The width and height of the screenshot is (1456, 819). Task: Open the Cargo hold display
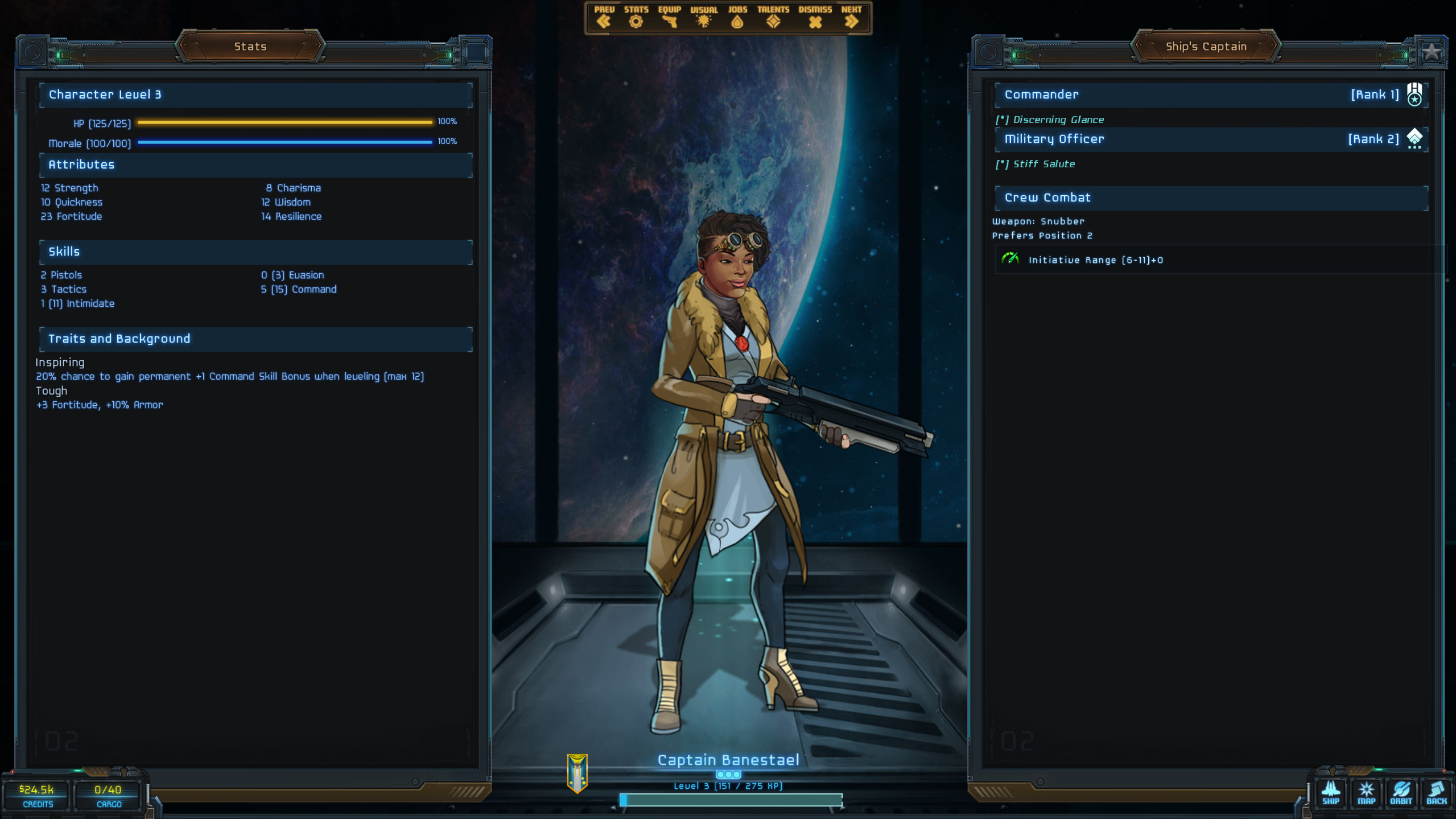coord(108,795)
